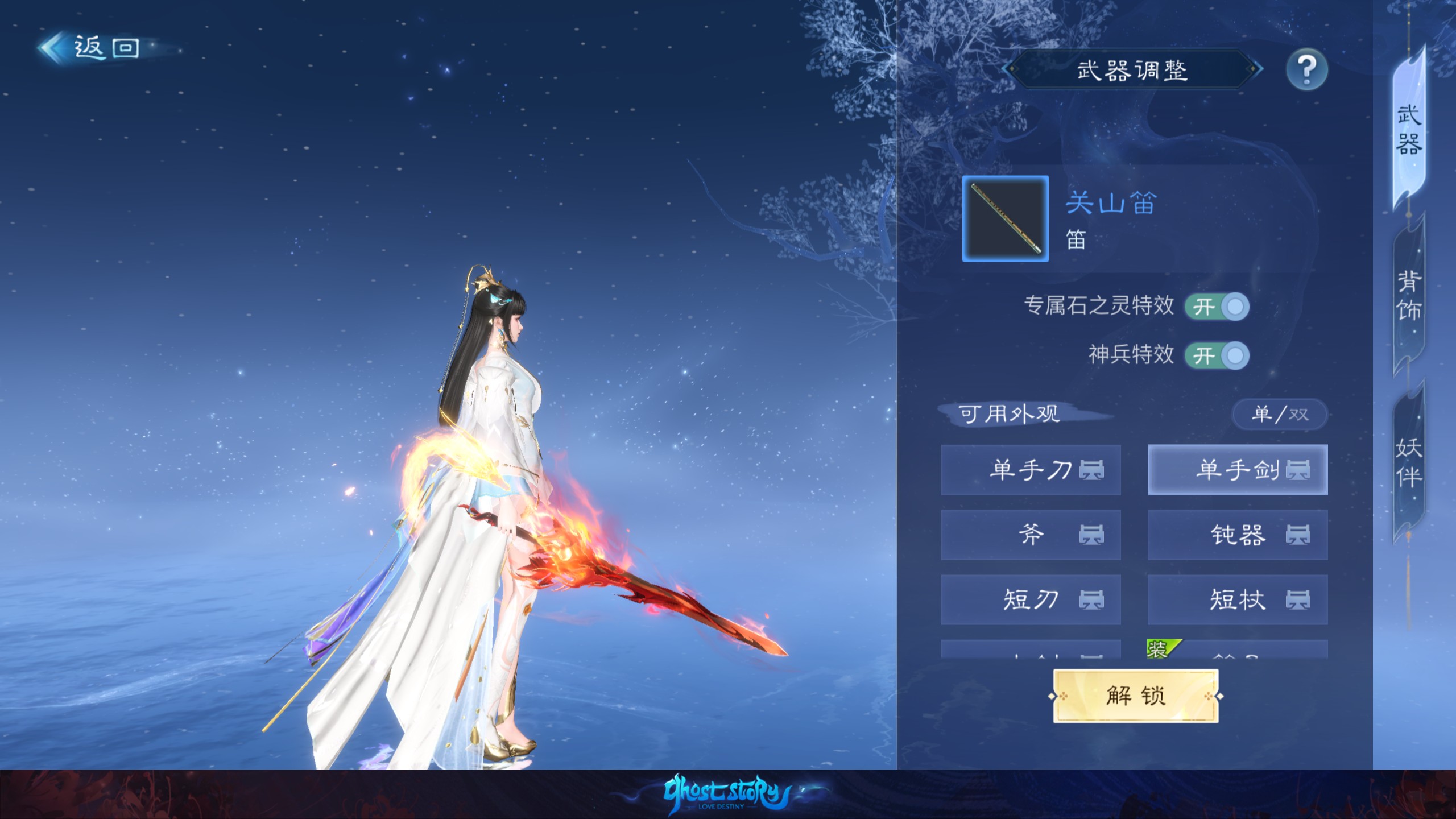The height and width of the screenshot is (819, 1456).
Task: Toggle the 神兵特效 switch
Action: [1217, 356]
